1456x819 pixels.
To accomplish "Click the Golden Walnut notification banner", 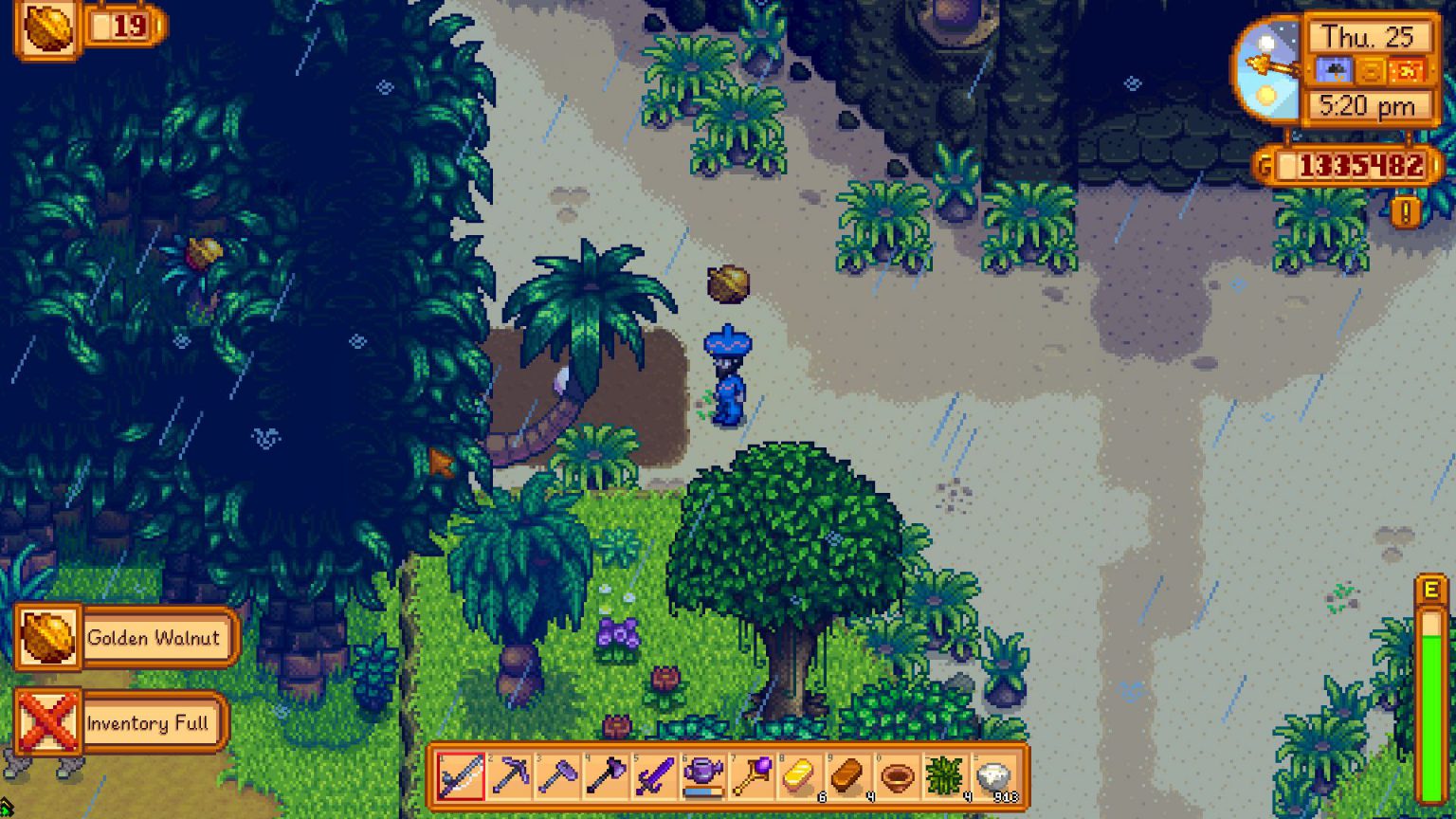I will [x=123, y=638].
